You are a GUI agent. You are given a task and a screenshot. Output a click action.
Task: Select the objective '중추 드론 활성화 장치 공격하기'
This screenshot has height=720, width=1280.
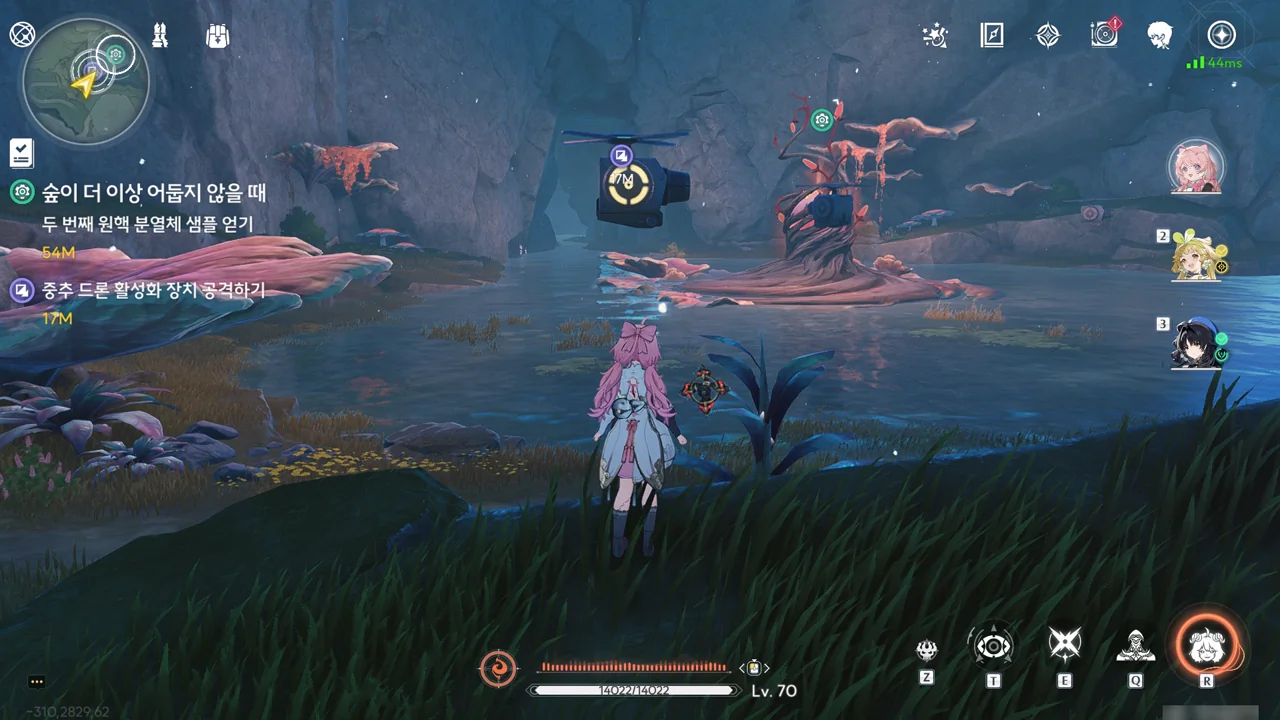point(152,291)
